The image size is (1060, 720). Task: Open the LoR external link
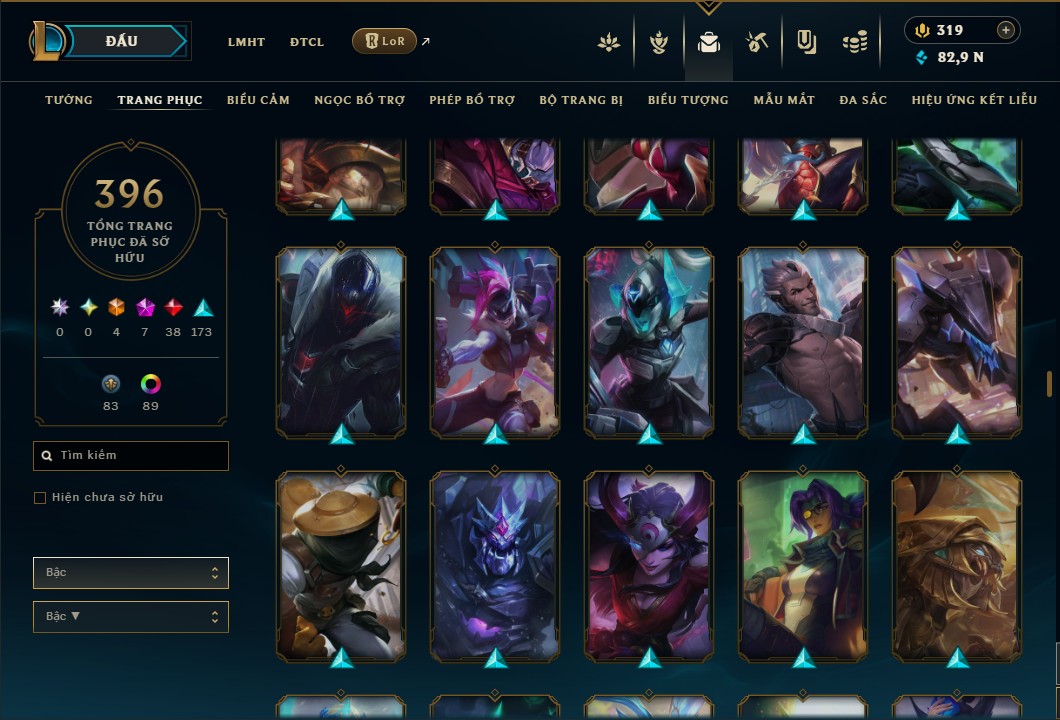tap(385, 41)
